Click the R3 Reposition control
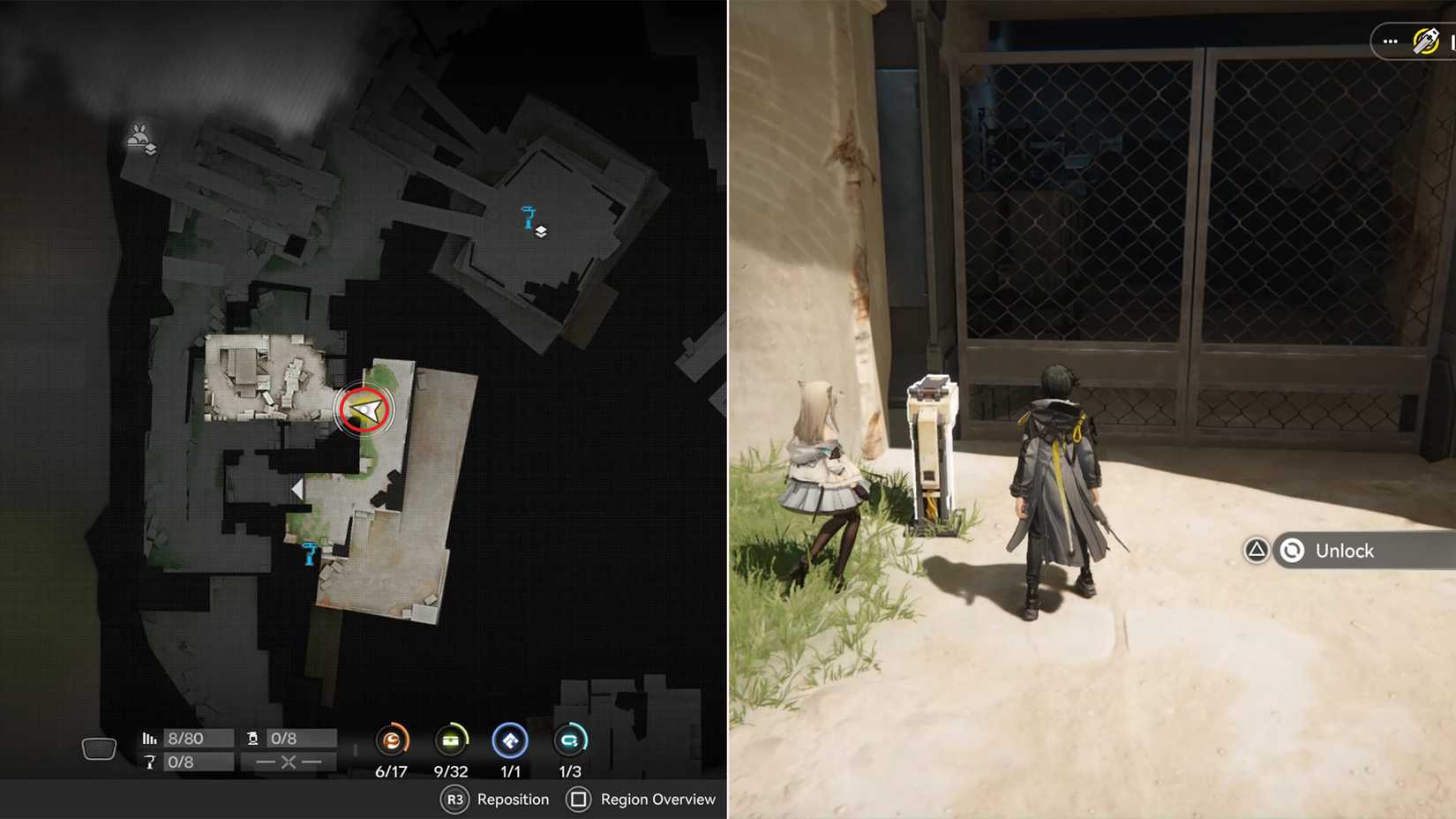This screenshot has width=1456, height=819. click(x=455, y=800)
